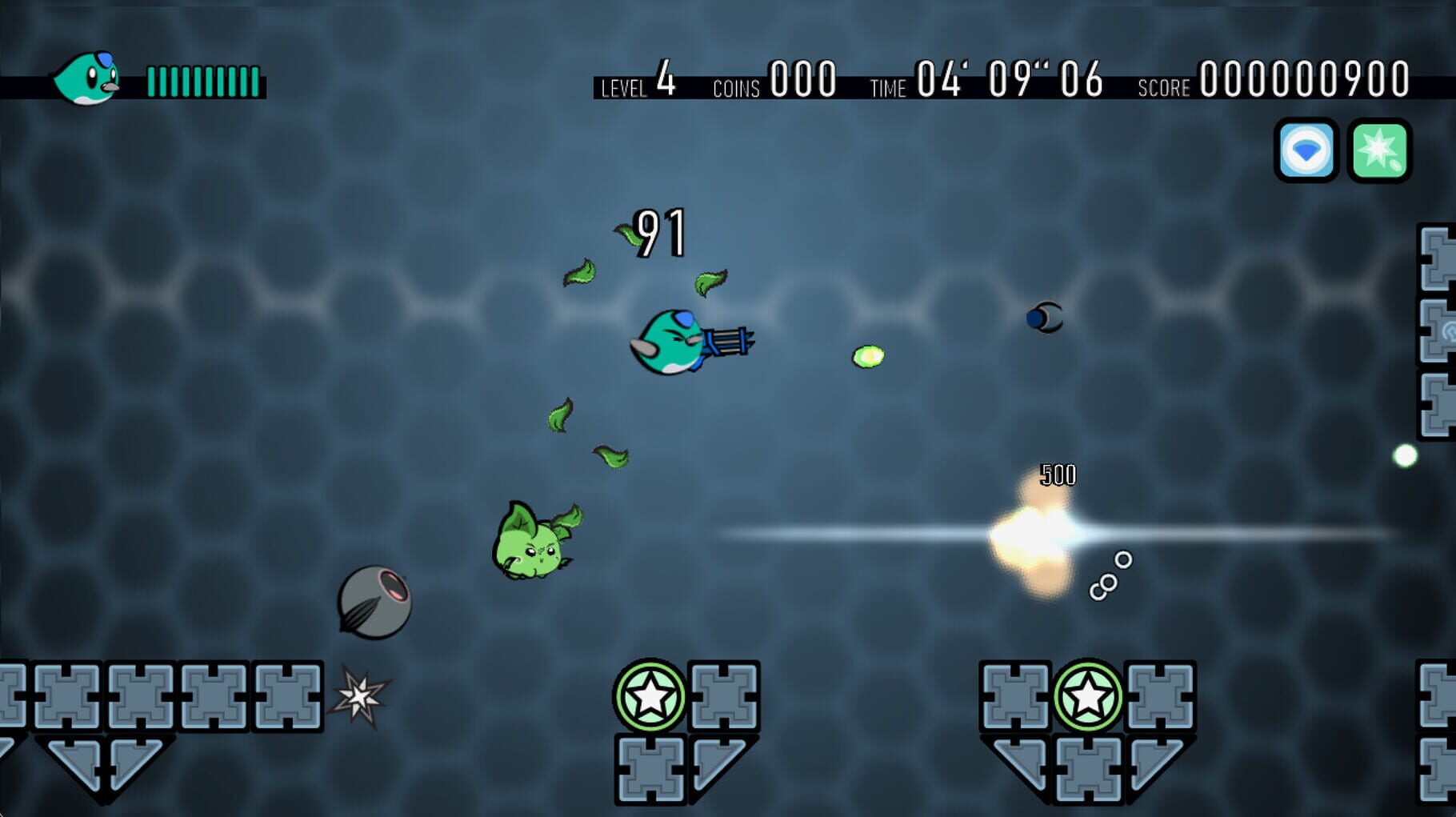Toggle the dark crescent bubble enemy on the right
Viewport: 1456px width, 817px height.
(x=1044, y=318)
